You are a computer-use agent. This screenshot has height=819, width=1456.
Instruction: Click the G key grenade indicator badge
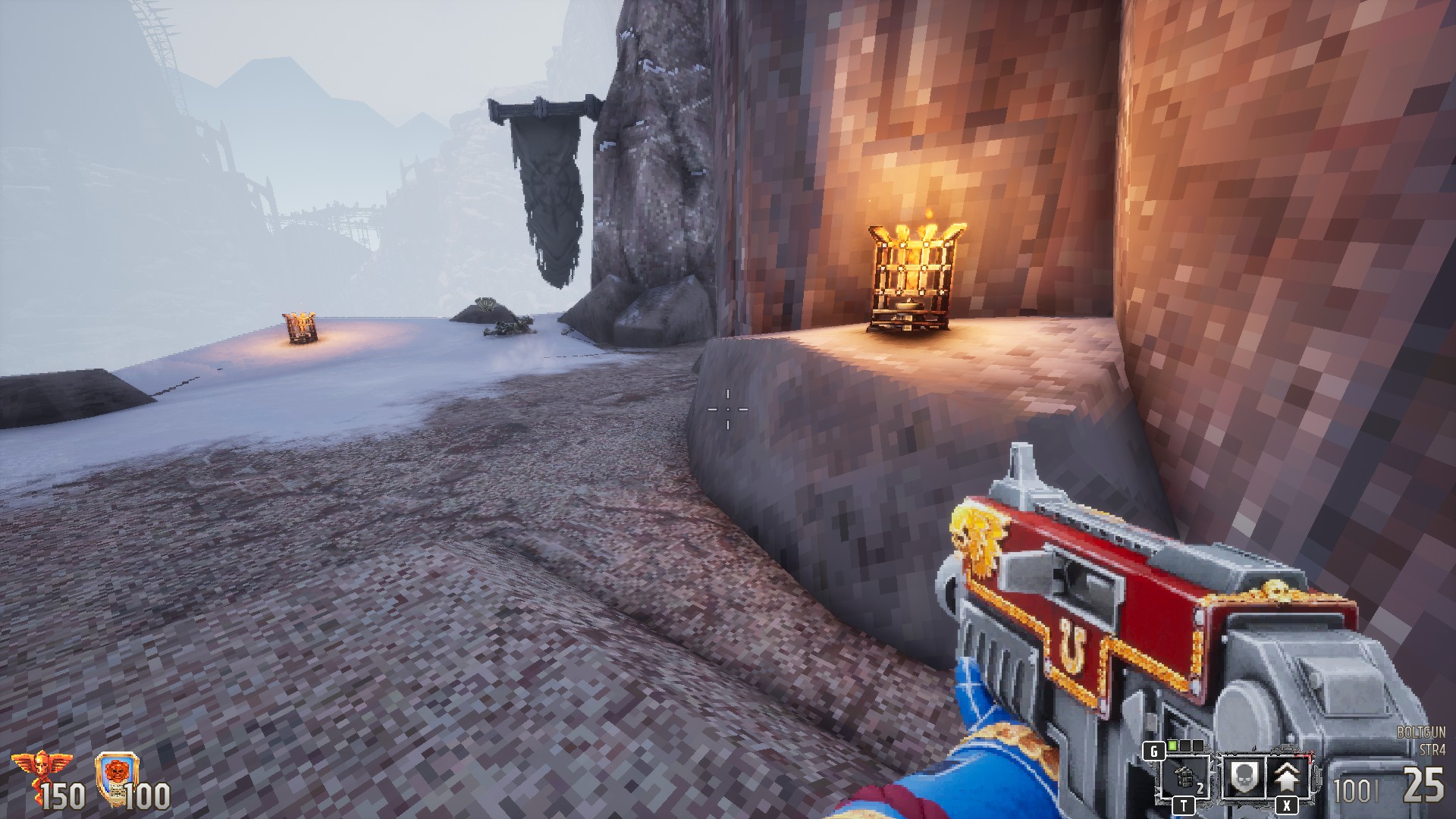(x=1154, y=752)
